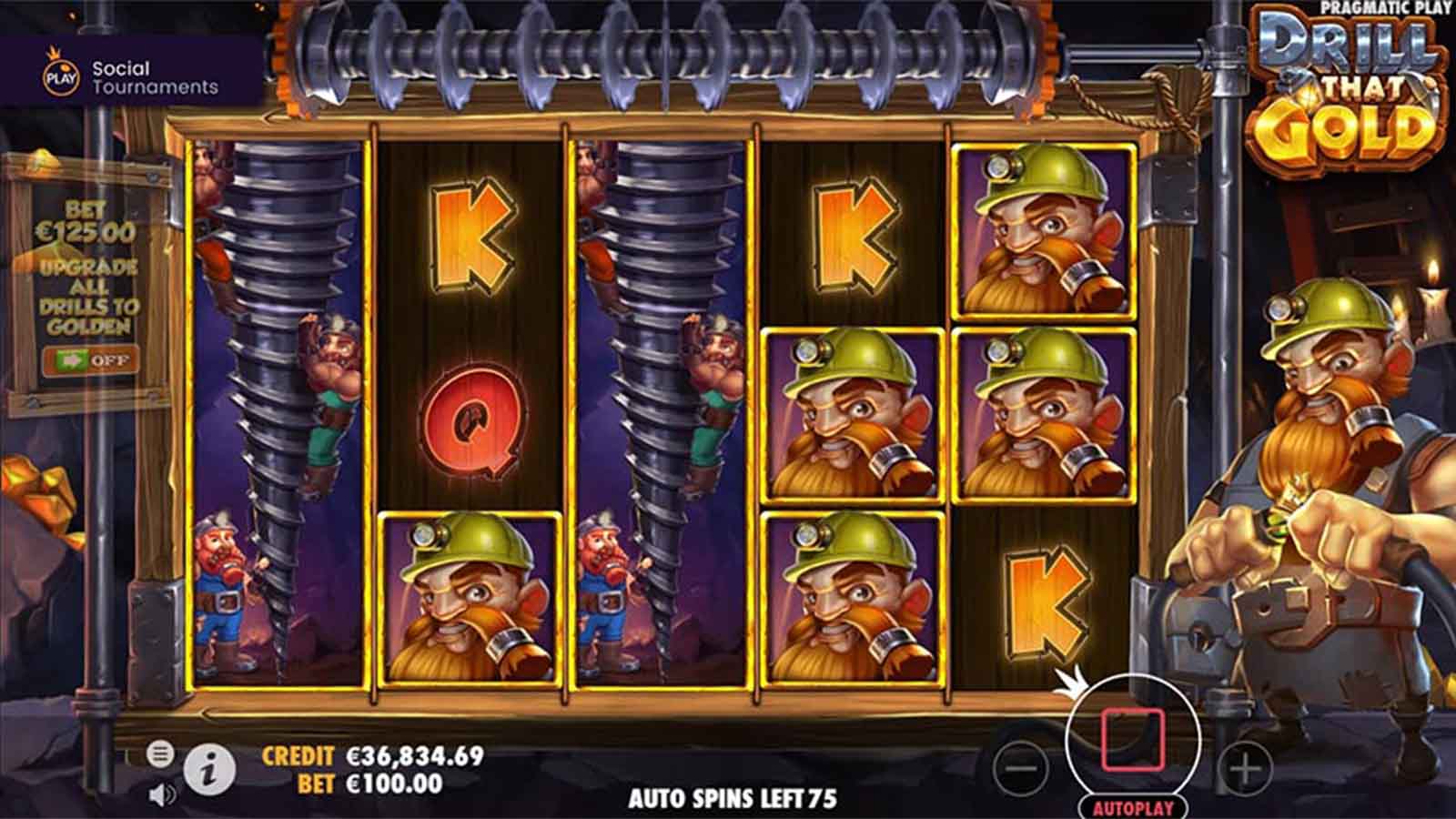Increase the bet with the plus button

(1244, 769)
